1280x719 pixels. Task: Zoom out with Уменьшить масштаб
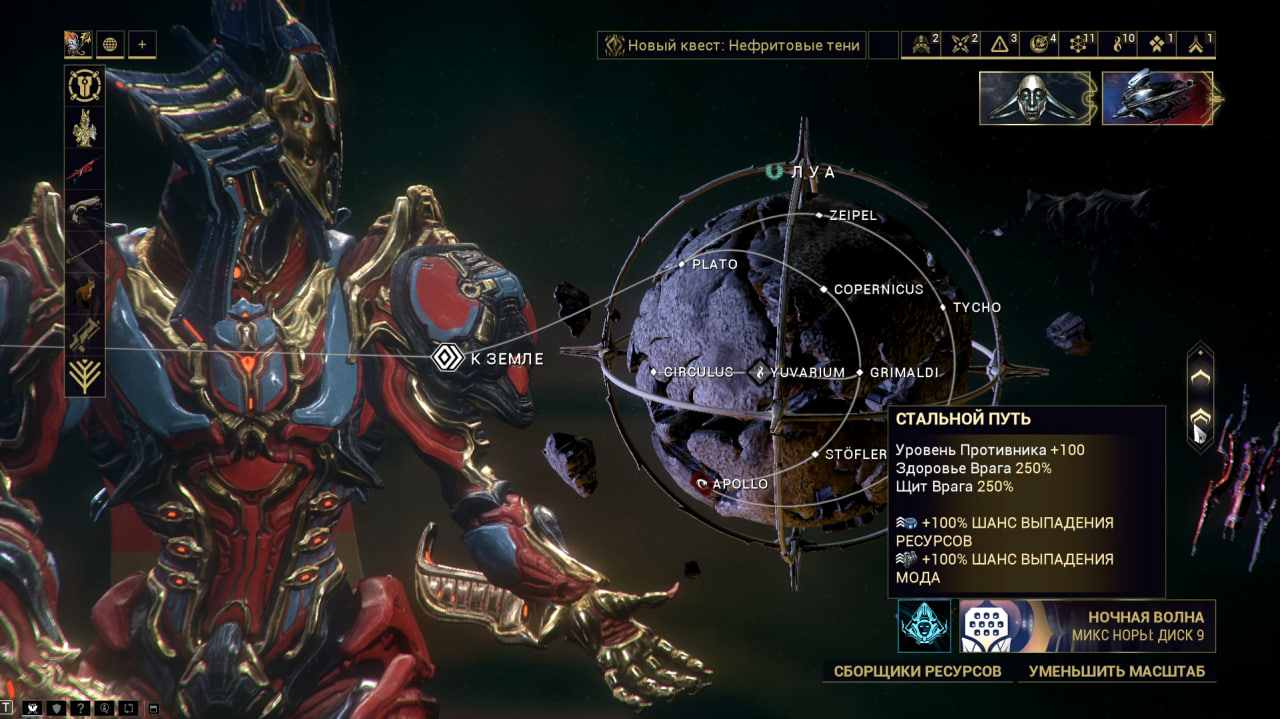tap(1116, 671)
